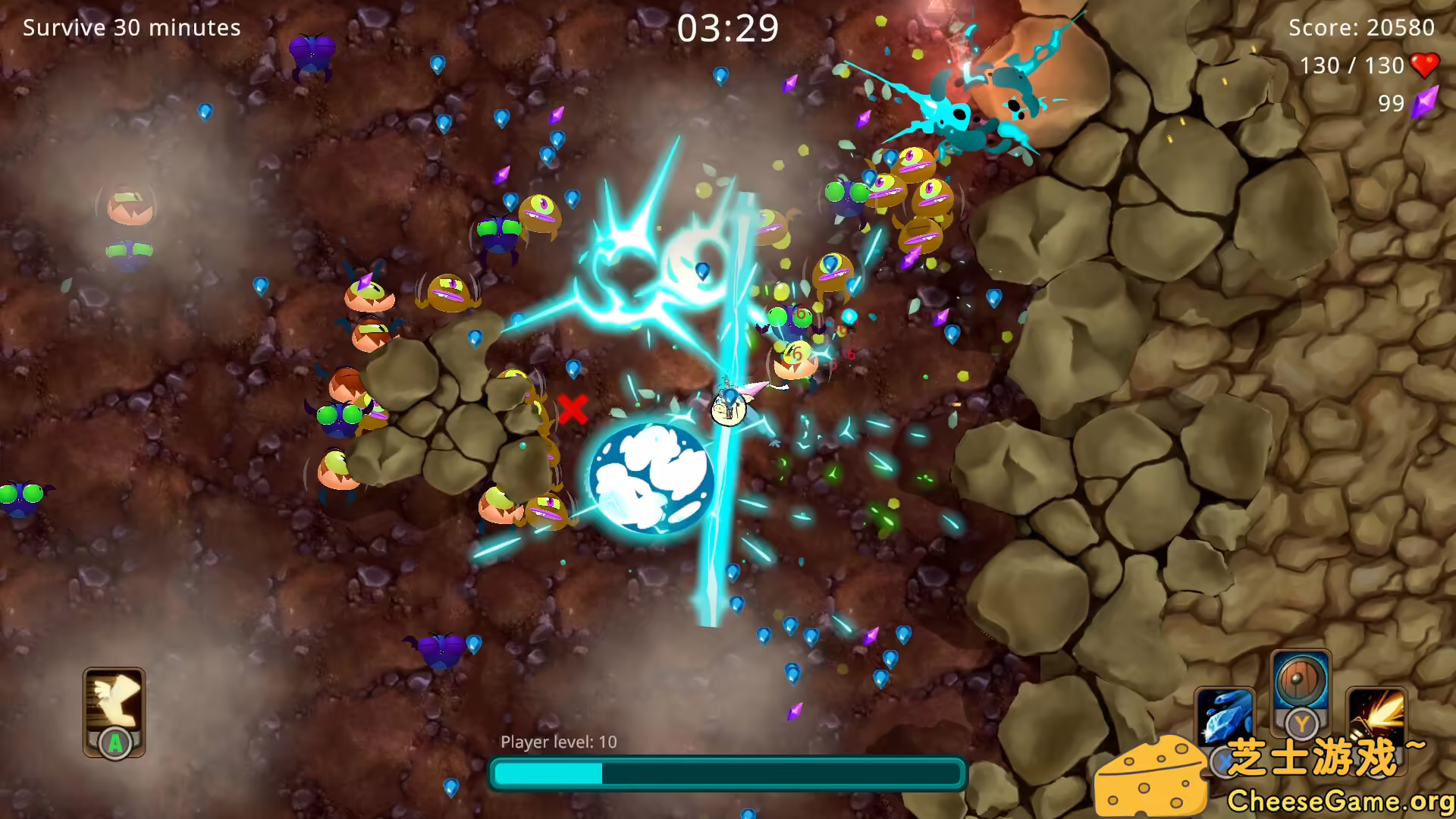Click the Score: 20580 display
Image resolution: width=1456 pixels, height=819 pixels.
[x=1361, y=28]
